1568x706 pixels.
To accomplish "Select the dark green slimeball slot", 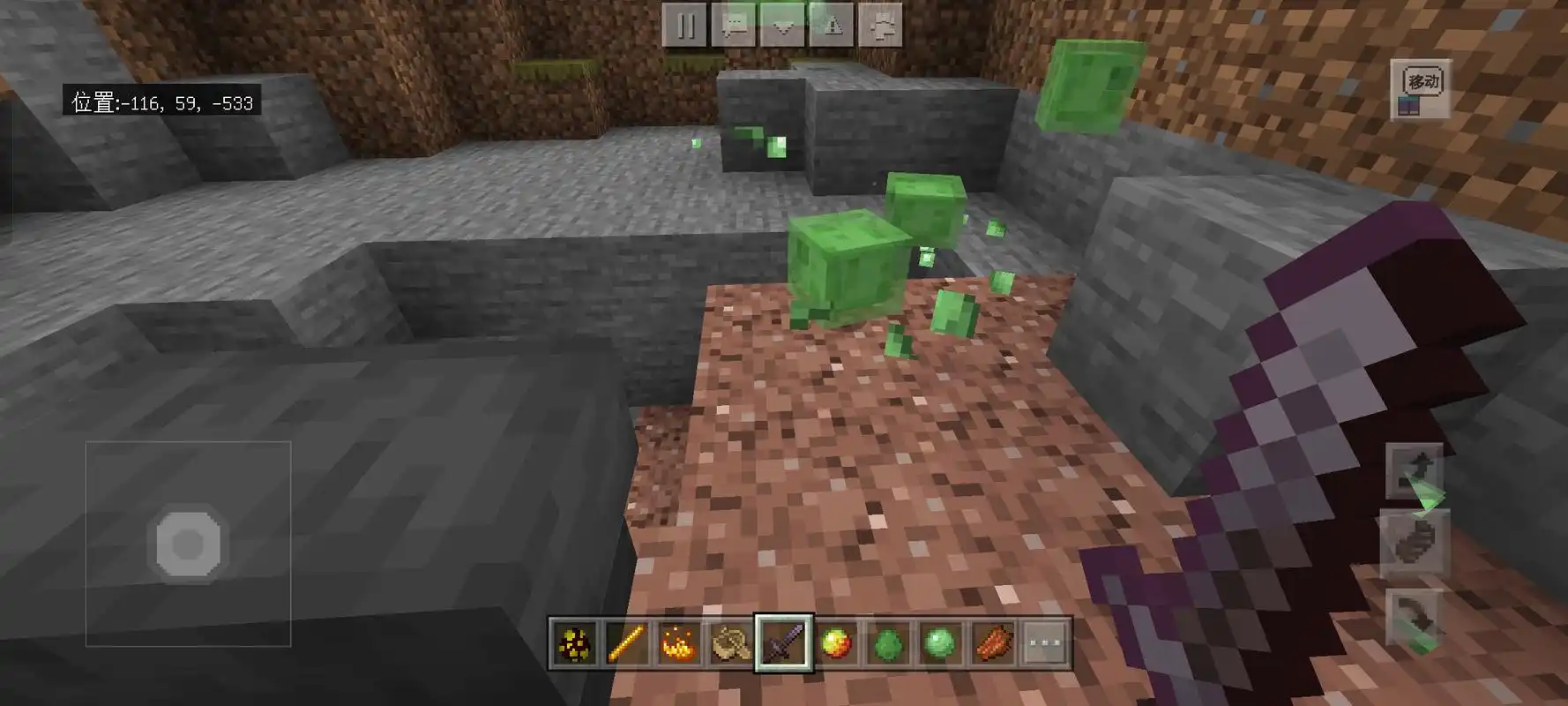I will [887, 643].
